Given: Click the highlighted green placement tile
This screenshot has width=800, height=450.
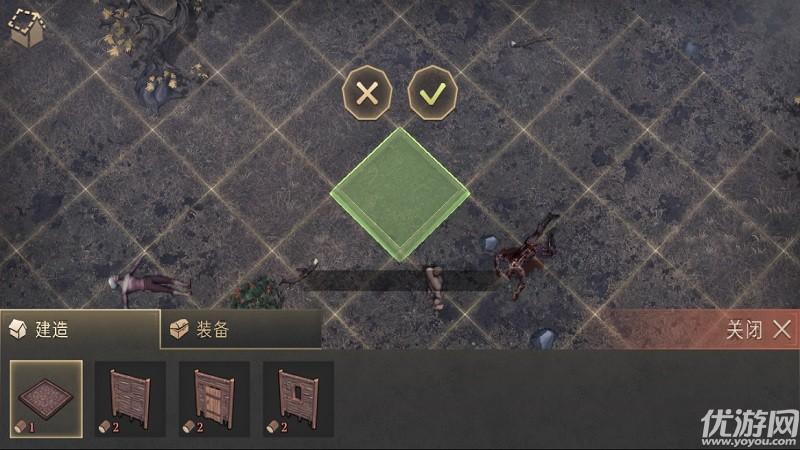Looking at the screenshot, I should tap(400, 195).
